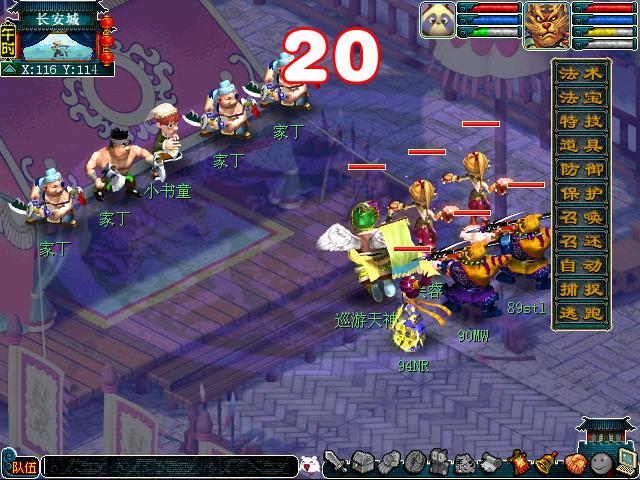The height and width of the screenshot is (480, 640).
Task: Activate 自动 auto battle
Action: tap(580, 266)
